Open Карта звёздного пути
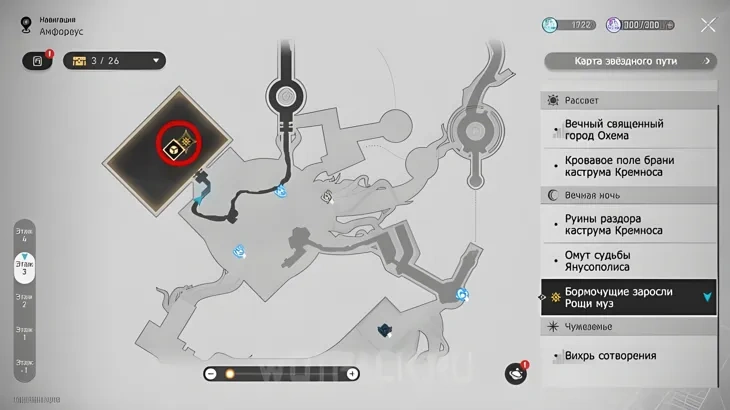The height and width of the screenshot is (410, 730). point(630,61)
